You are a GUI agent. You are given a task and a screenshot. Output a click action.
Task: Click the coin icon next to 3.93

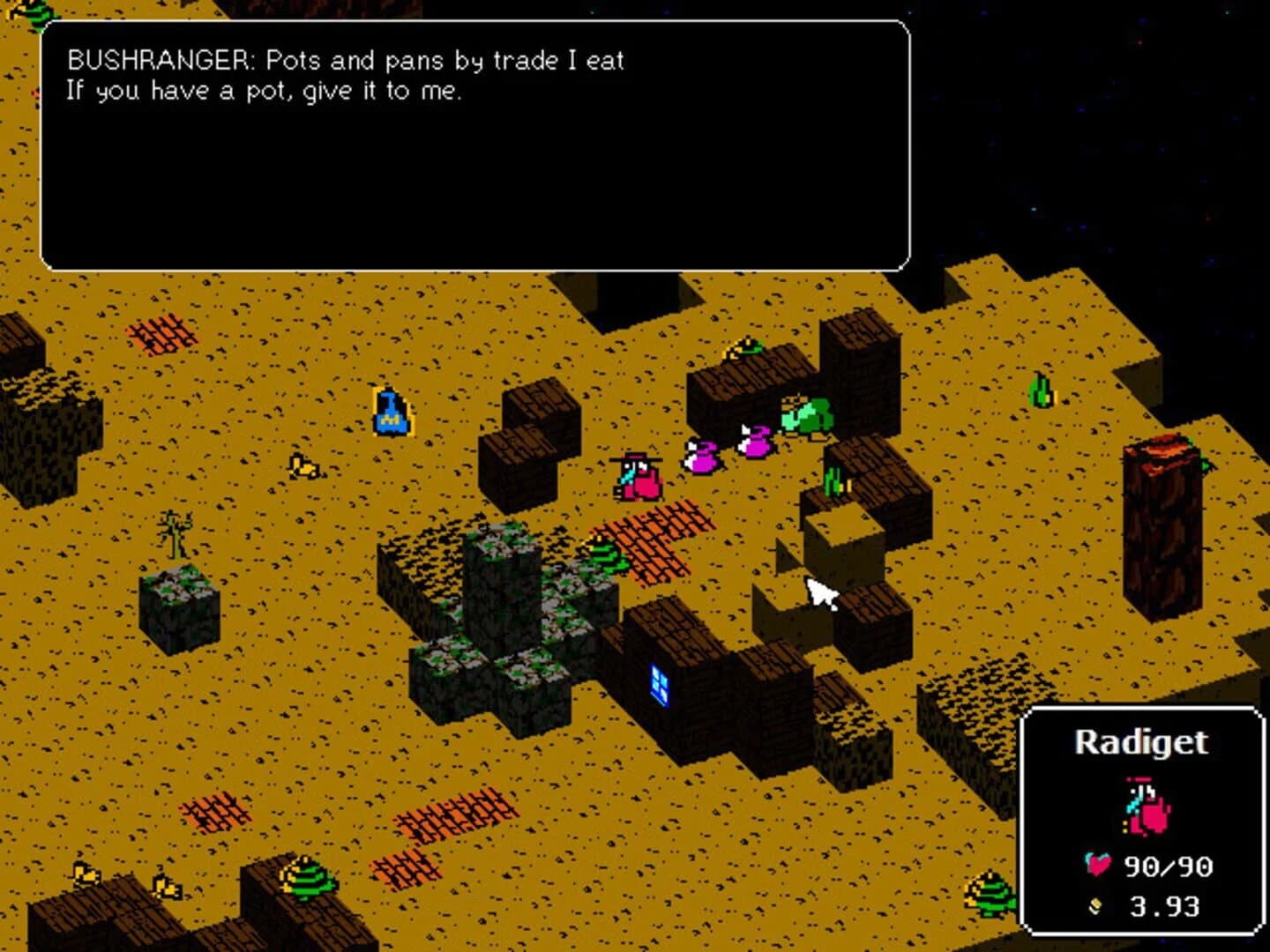tap(1094, 904)
